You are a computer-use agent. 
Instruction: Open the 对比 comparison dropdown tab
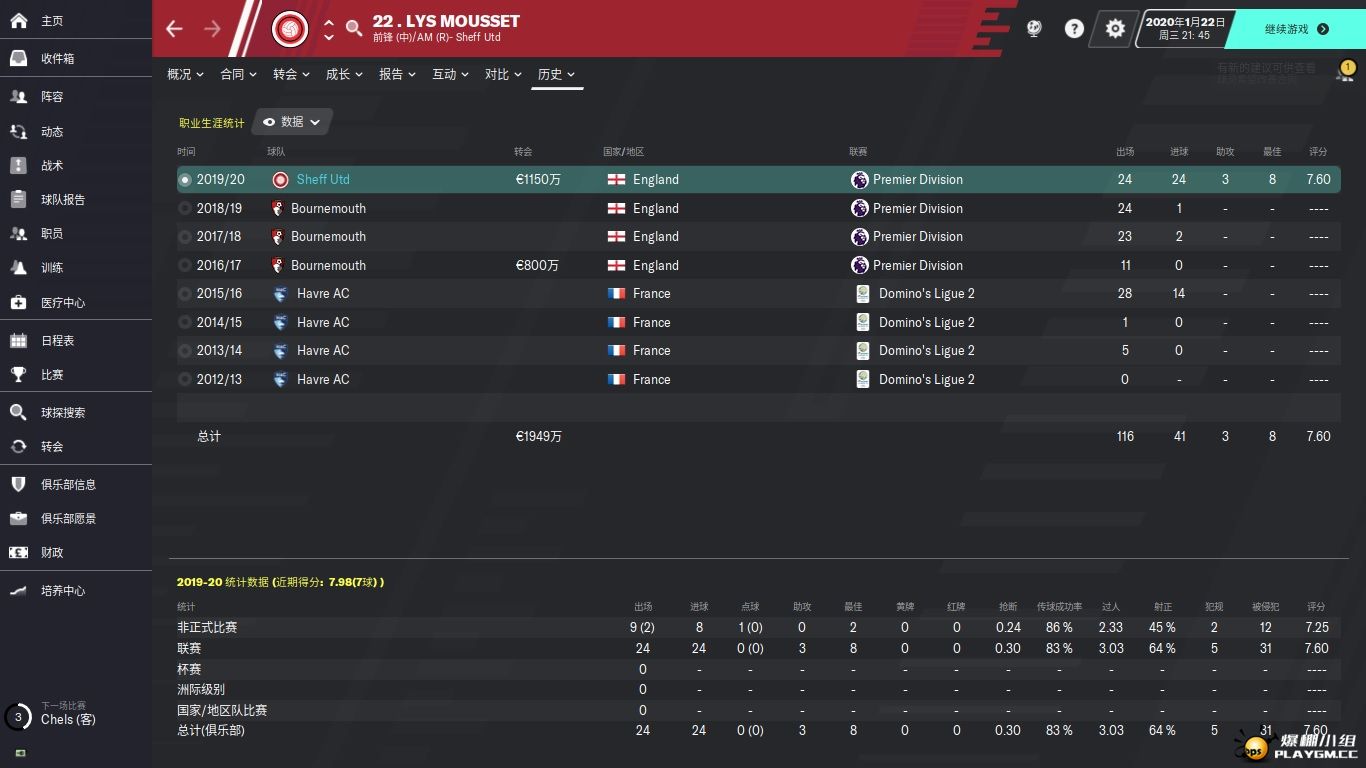tap(503, 74)
